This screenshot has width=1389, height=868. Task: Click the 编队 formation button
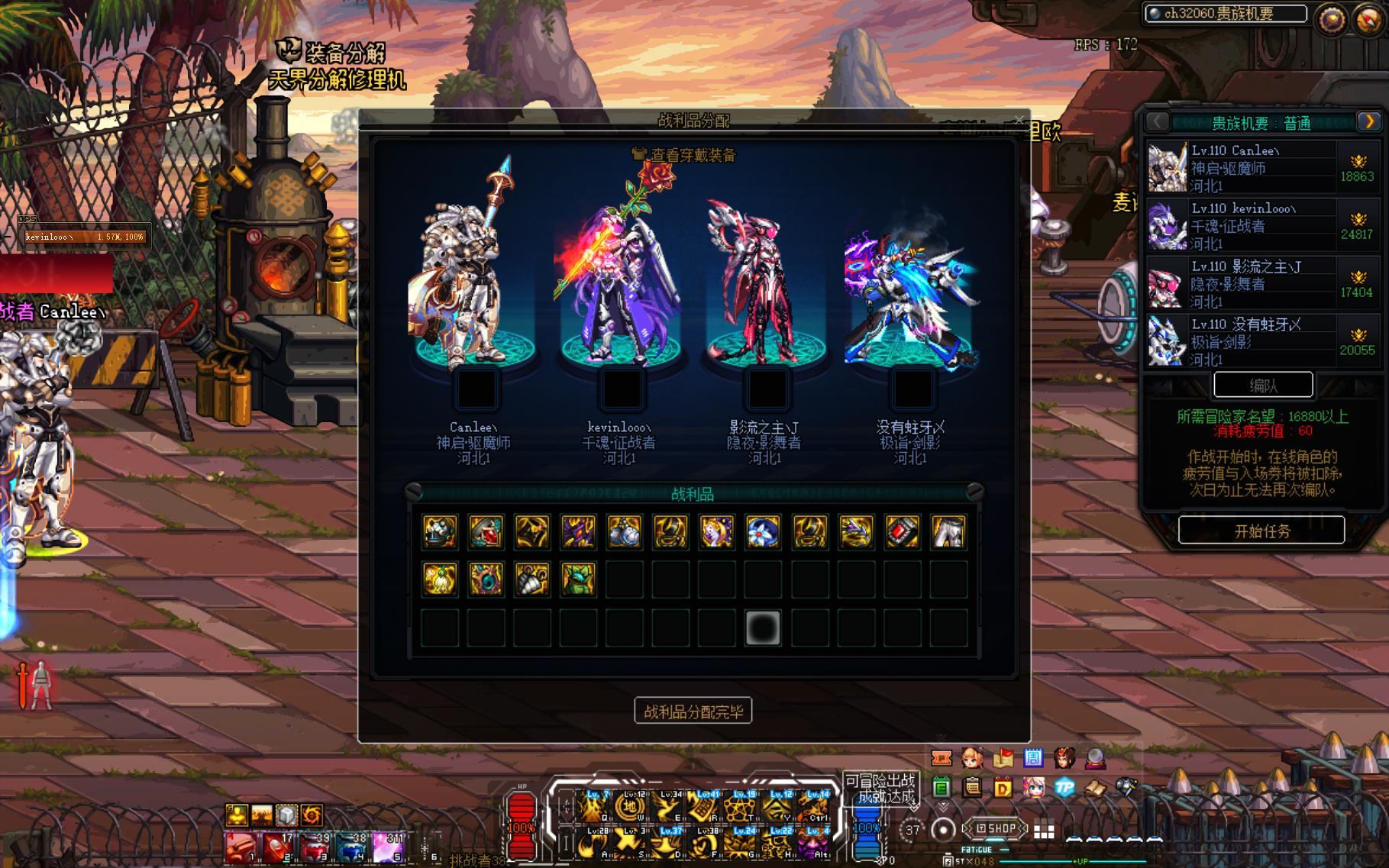(x=1263, y=386)
